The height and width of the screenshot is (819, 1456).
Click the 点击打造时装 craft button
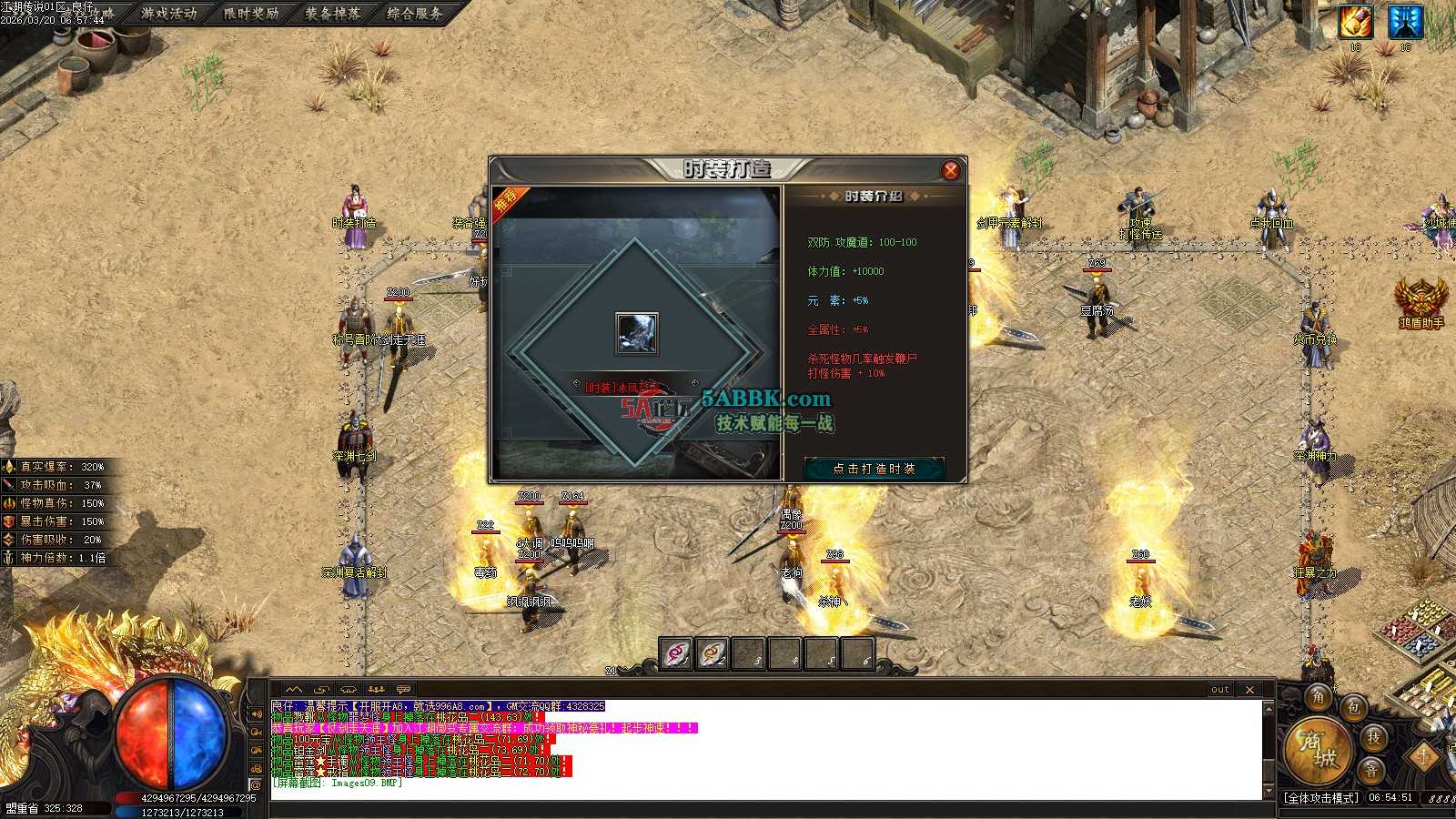click(874, 469)
